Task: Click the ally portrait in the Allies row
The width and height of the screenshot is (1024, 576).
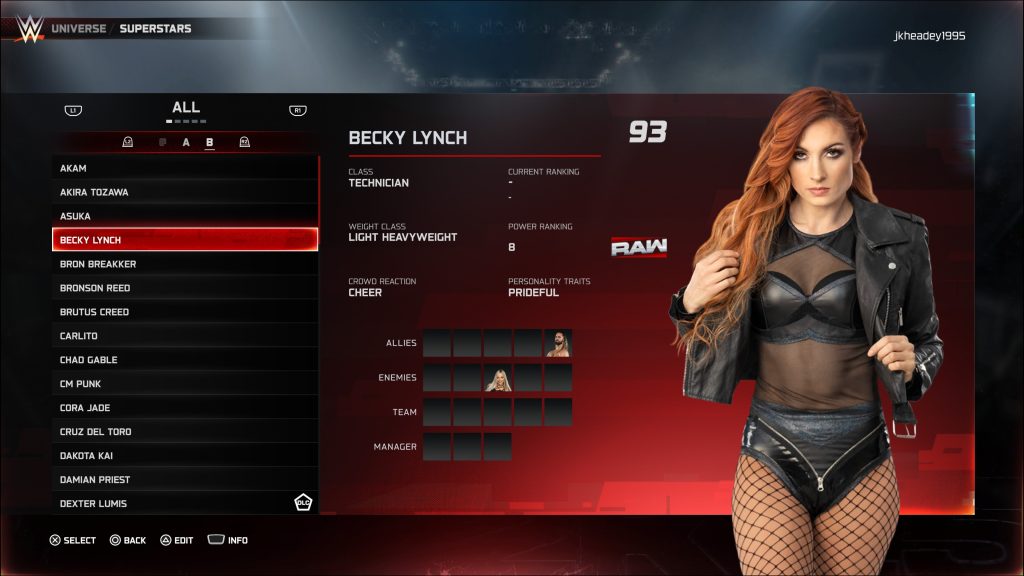Action: click(558, 344)
